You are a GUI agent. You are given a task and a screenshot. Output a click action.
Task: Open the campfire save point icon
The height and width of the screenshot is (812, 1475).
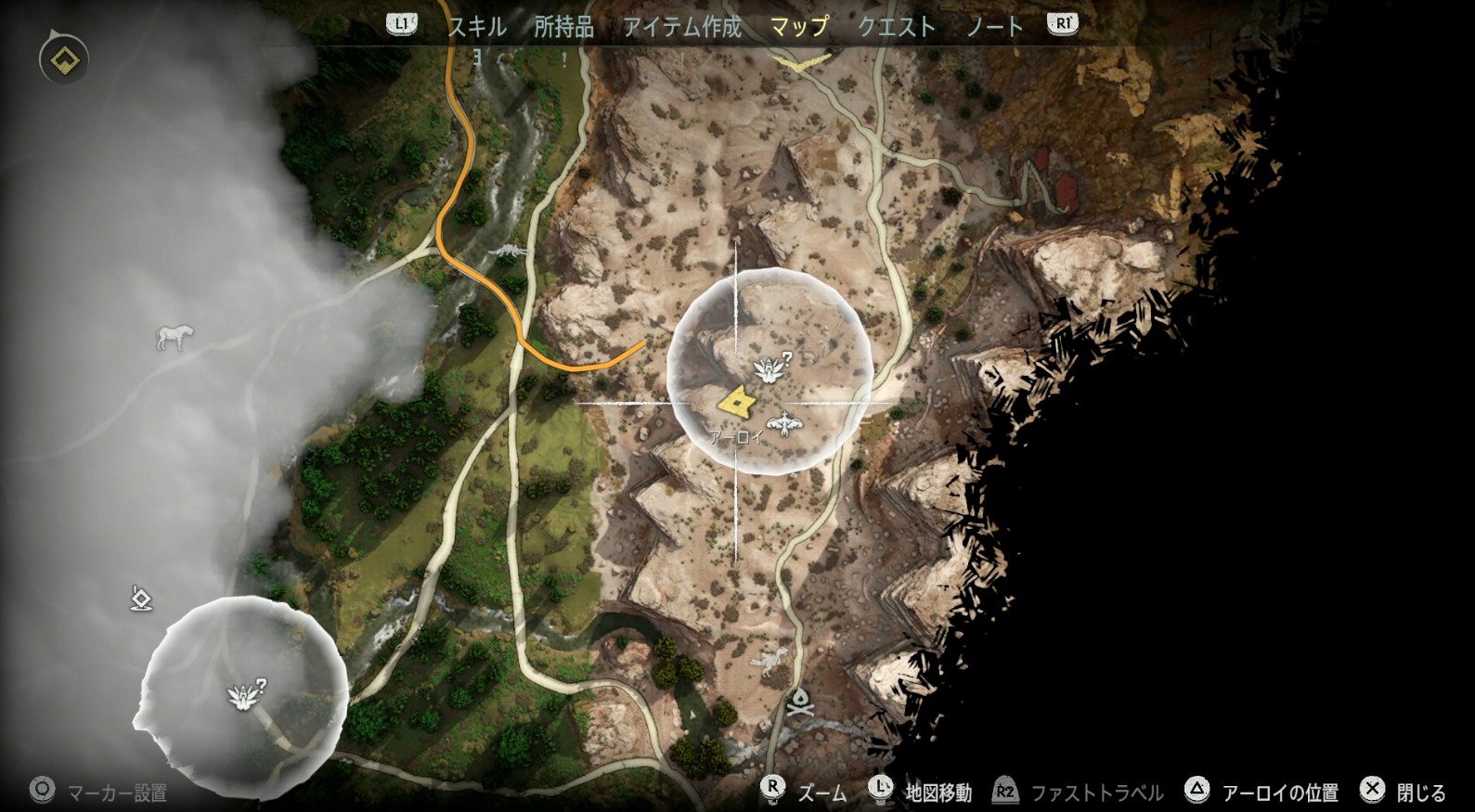click(800, 702)
